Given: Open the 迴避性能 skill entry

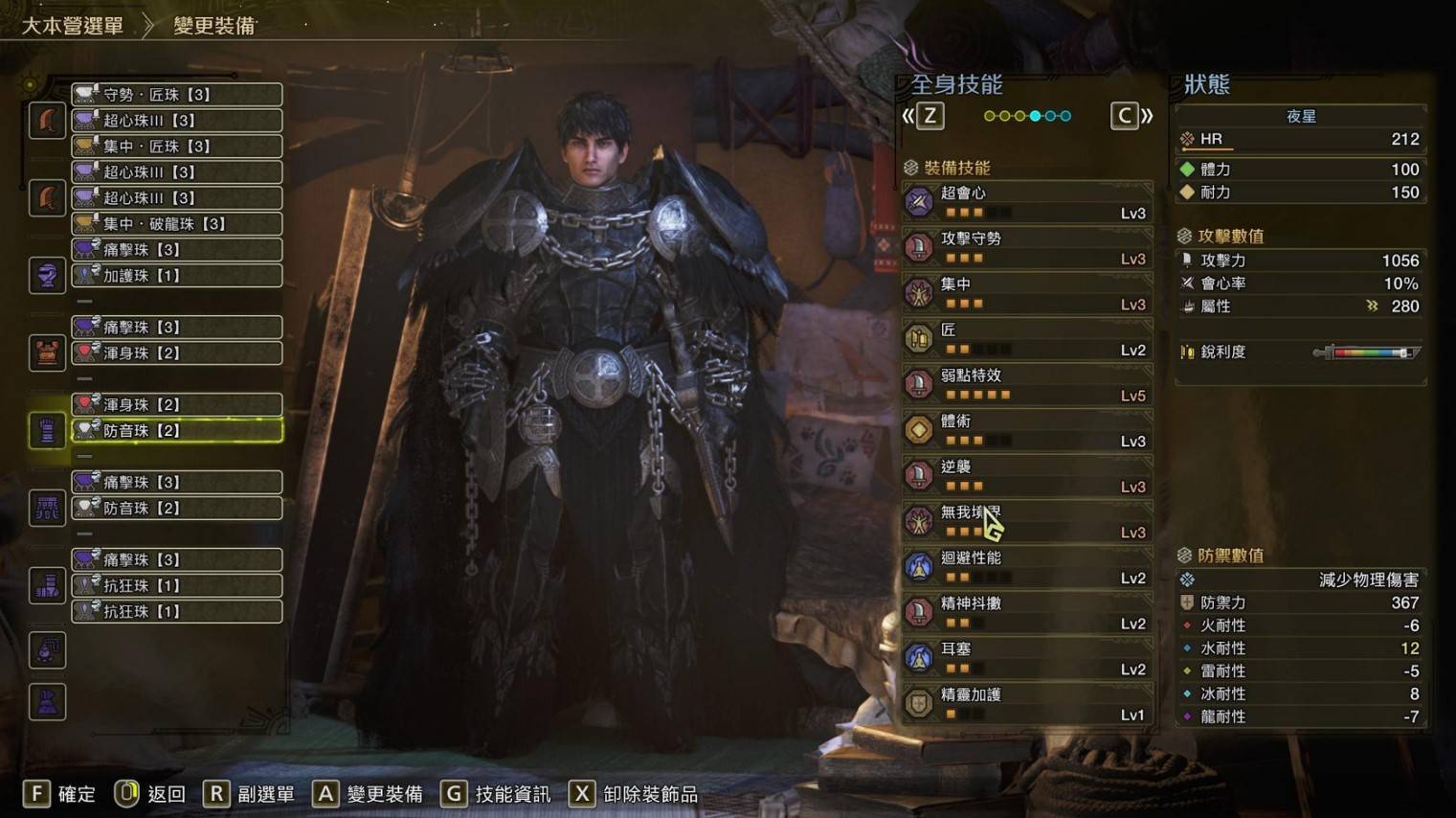Looking at the screenshot, I should (x=1027, y=568).
